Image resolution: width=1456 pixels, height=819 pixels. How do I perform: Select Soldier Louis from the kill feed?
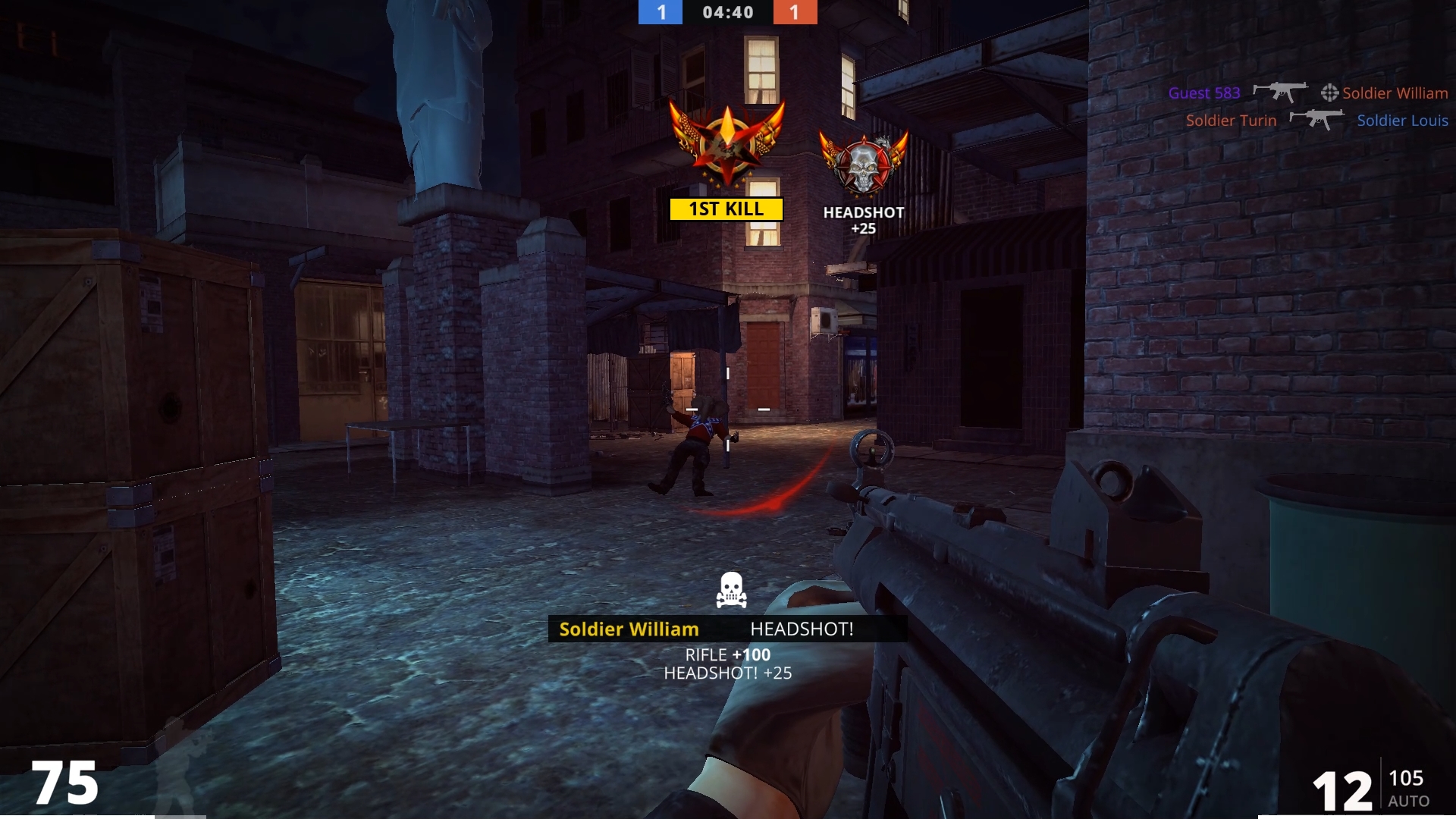tap(1402, 120)
